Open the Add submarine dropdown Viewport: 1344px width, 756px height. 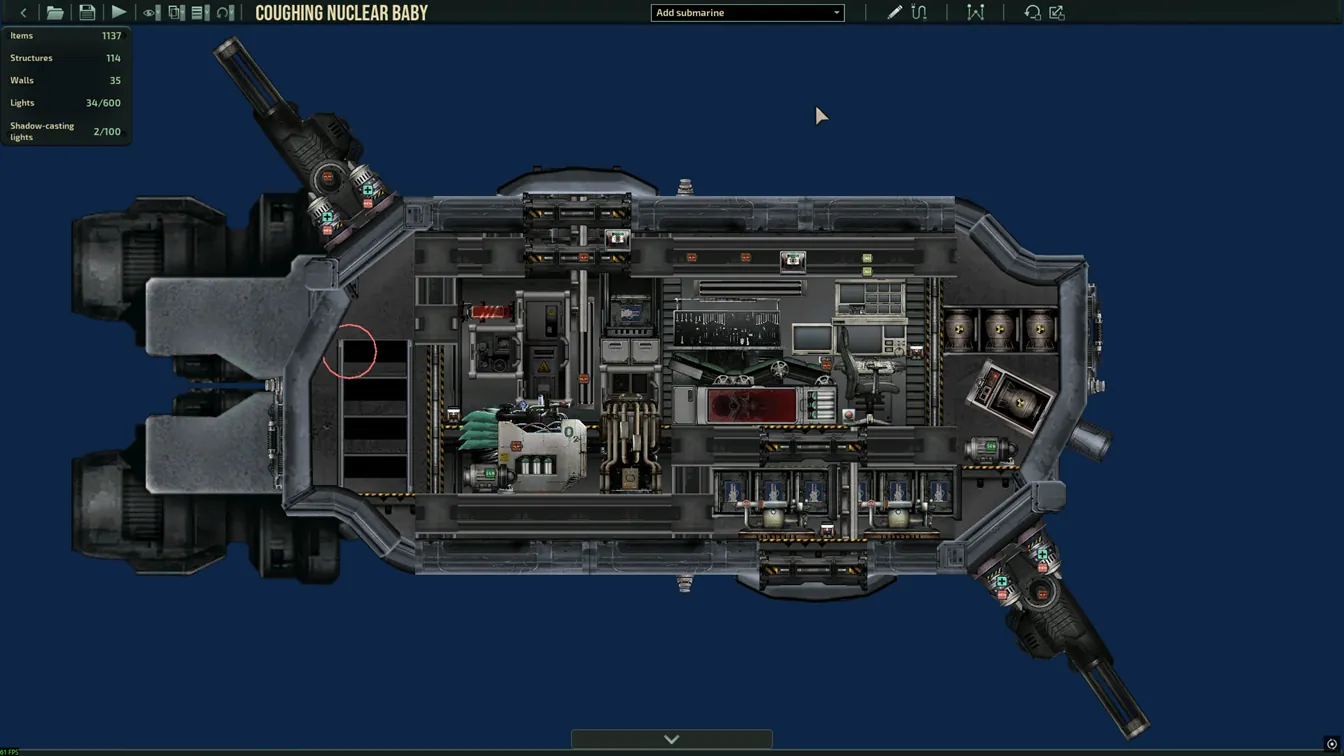click(747, 13)
